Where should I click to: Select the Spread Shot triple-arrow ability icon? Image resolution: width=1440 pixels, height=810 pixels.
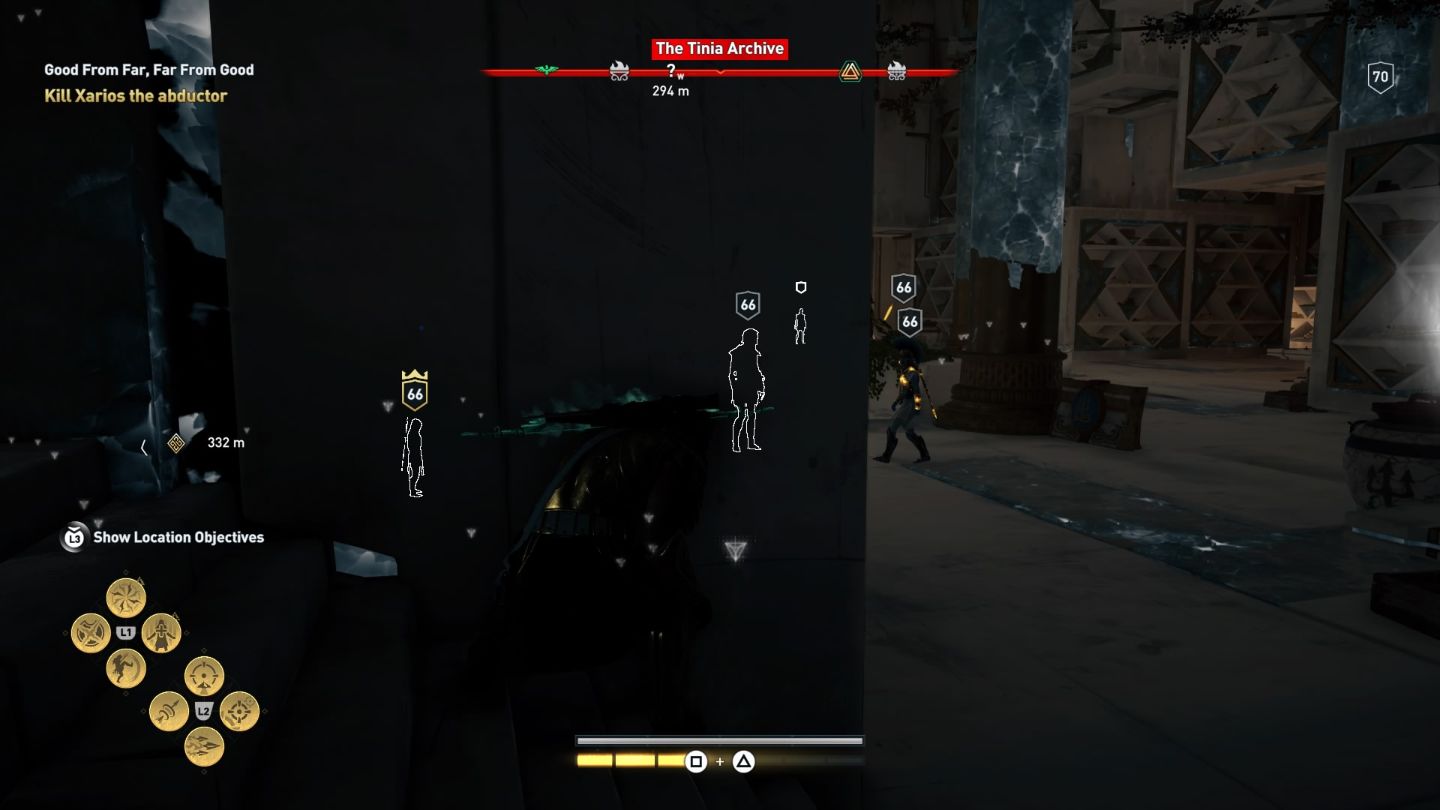pos(203,745)
